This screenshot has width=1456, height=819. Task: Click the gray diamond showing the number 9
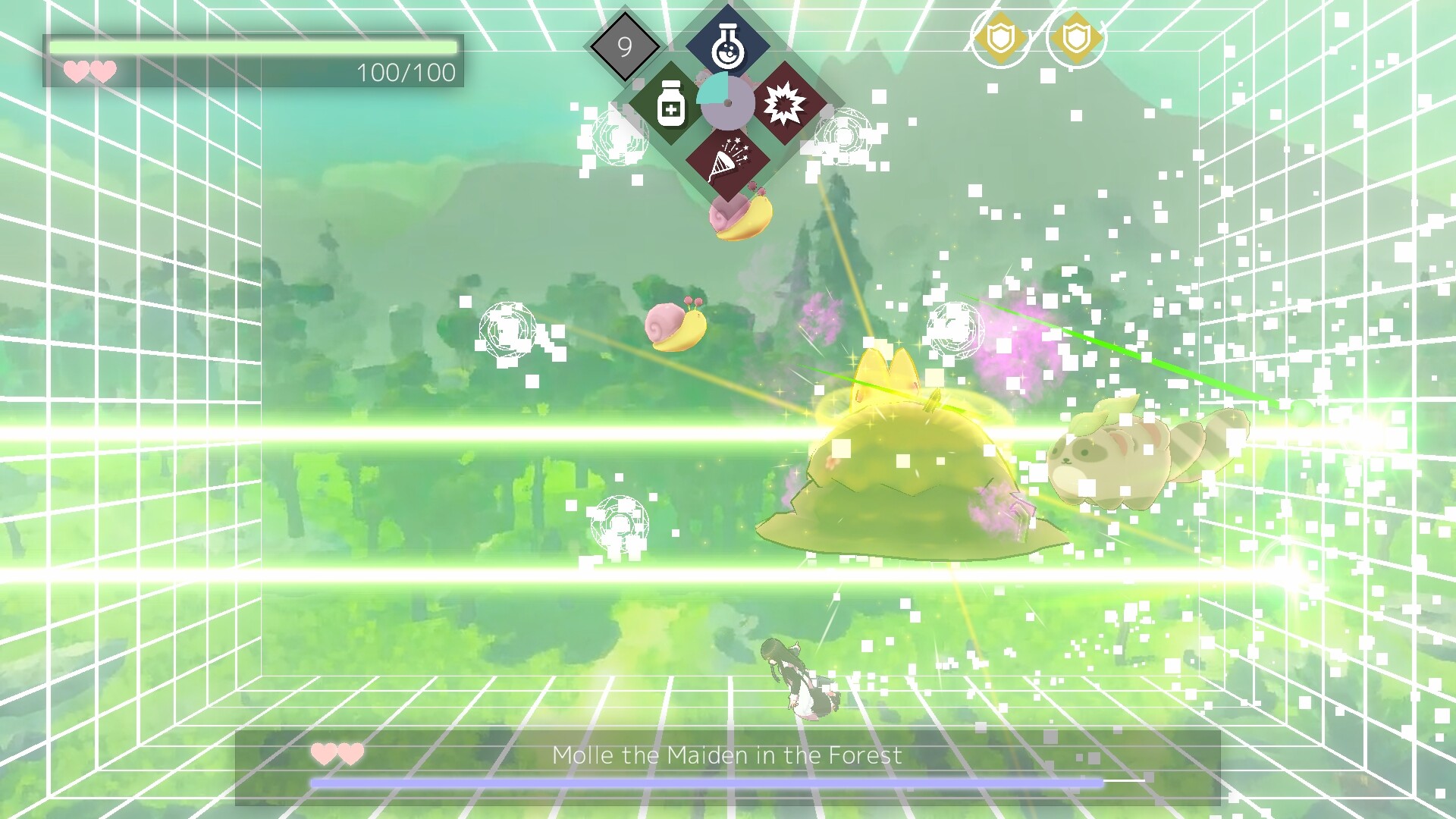[626, 48]
